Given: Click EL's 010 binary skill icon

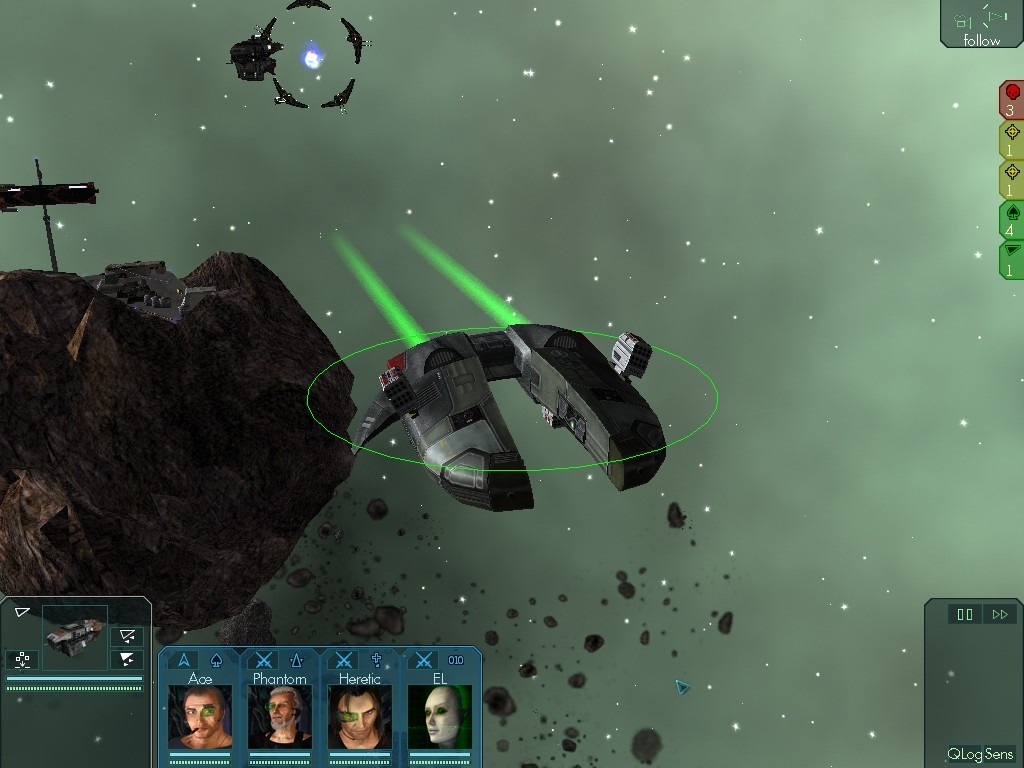Looking at the screenshot, I should coord(456,660).
